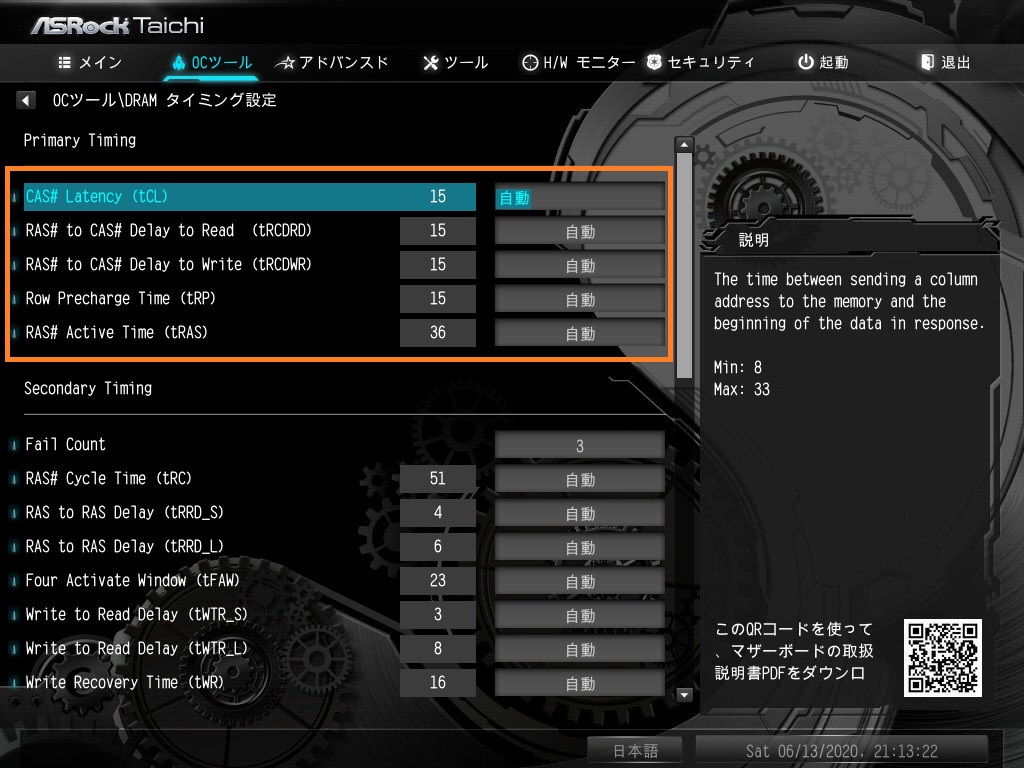Open the CAS# Latency (tCL) dropdown

(580, 197)
